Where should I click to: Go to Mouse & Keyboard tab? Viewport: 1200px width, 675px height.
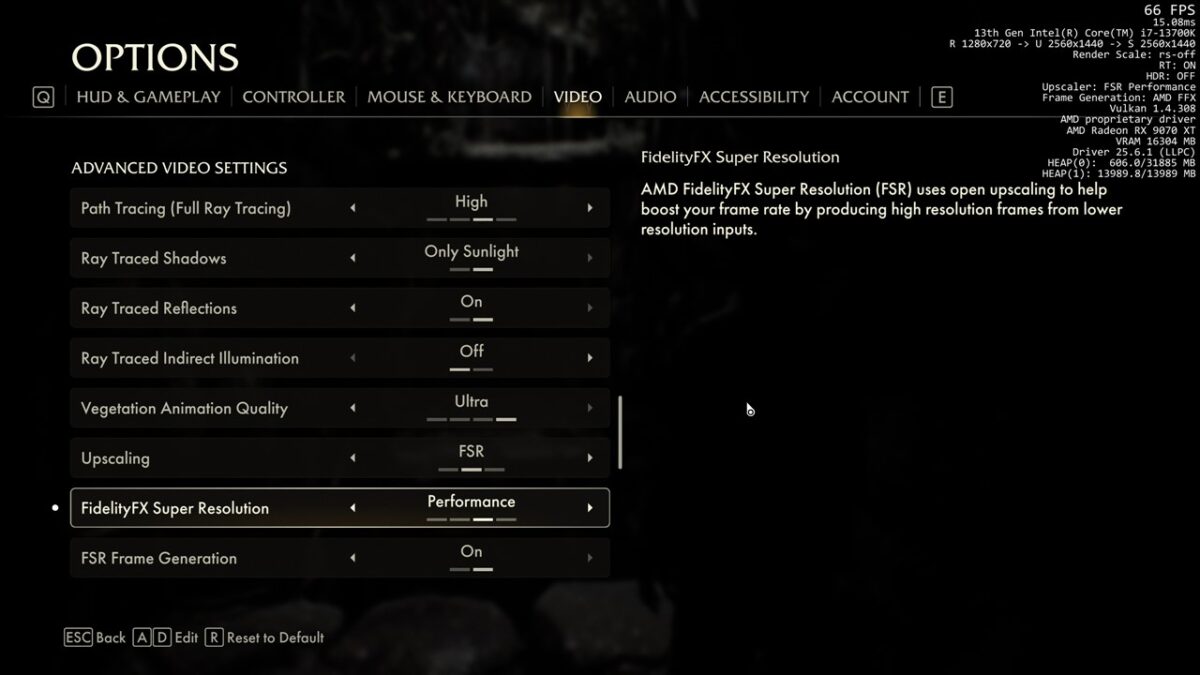[449, 97]
